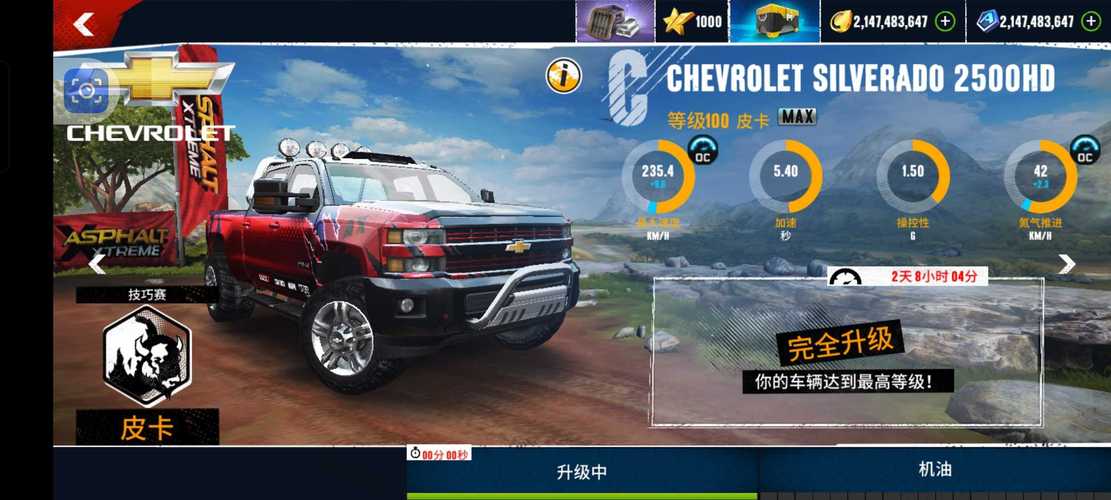1111x500 pixels.
Task: Open the blue camera screenshot icon
Action: coord(85,91)
